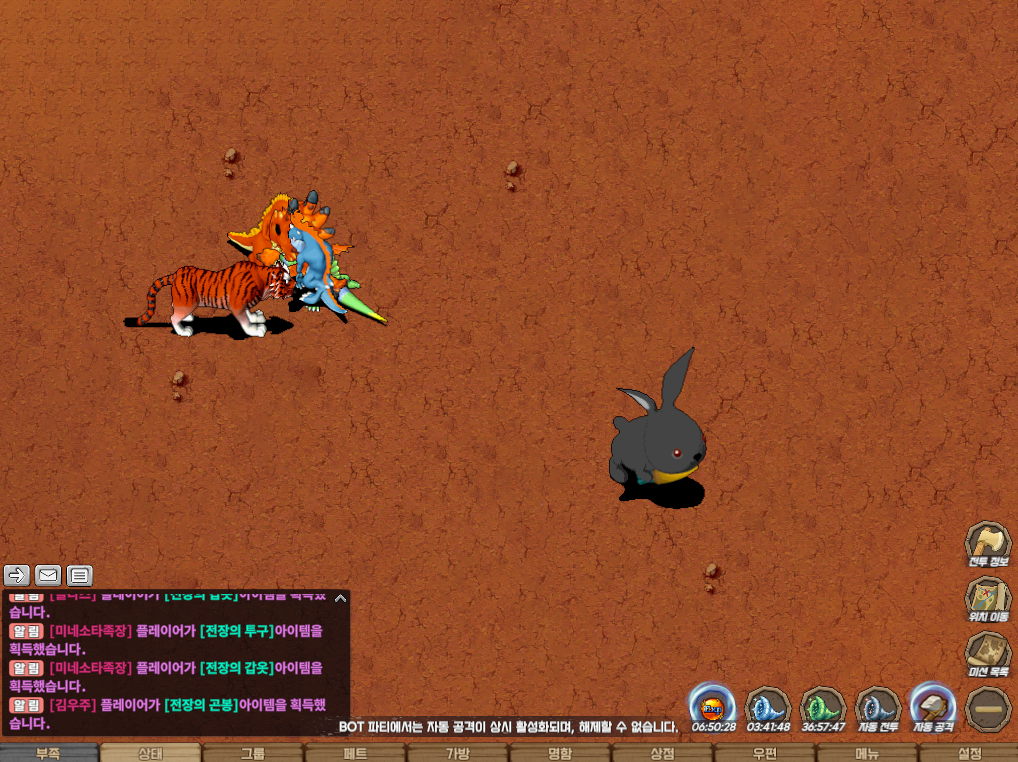This screenshot has height=762, width=1018.
Task: Open the 부족 (Tribe) tab
Action: point(49,753)
